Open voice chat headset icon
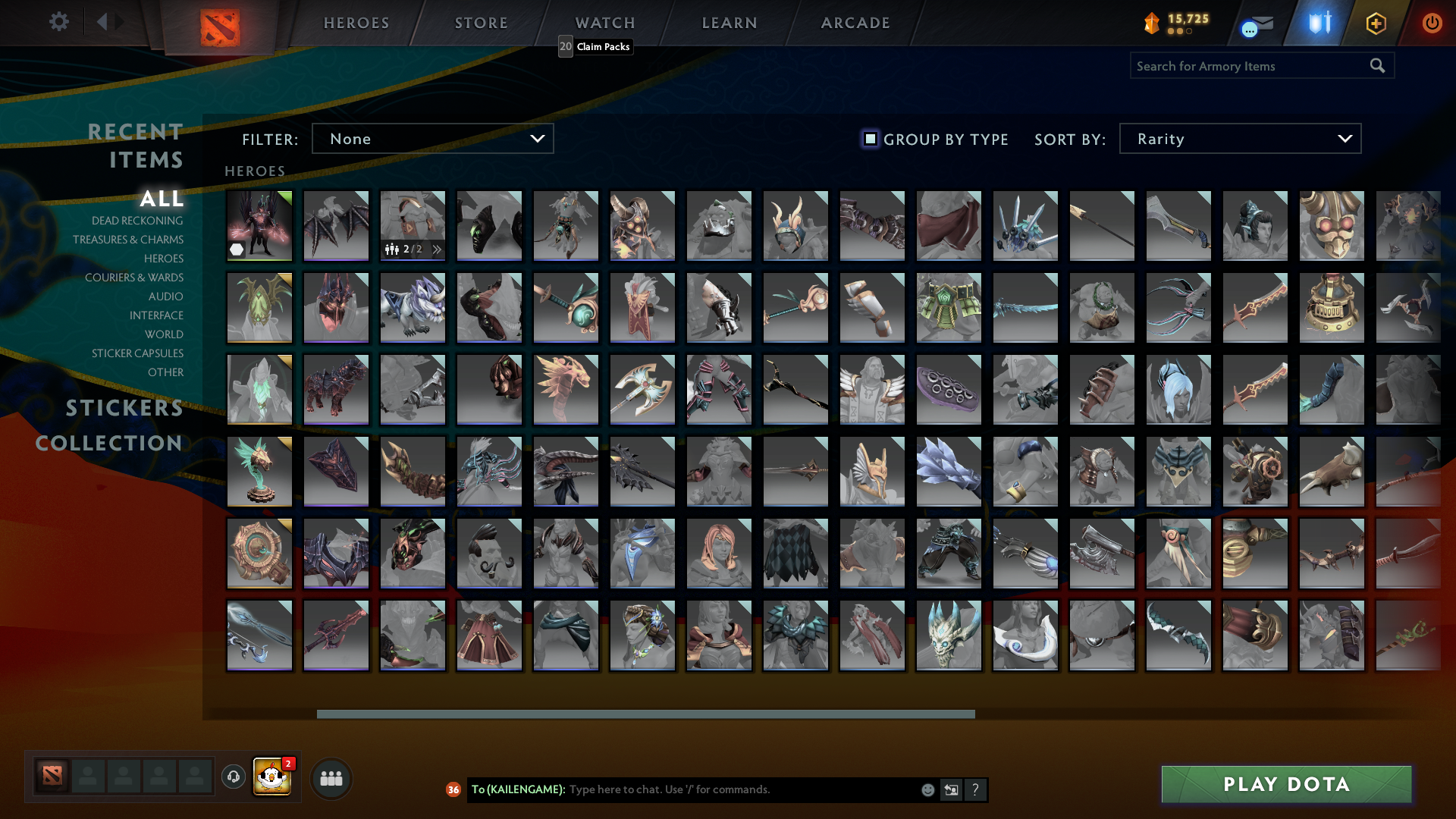Image resolution: width=1456 pixels, height=819 pixels. pyautogui.click(x=234, y=777)
